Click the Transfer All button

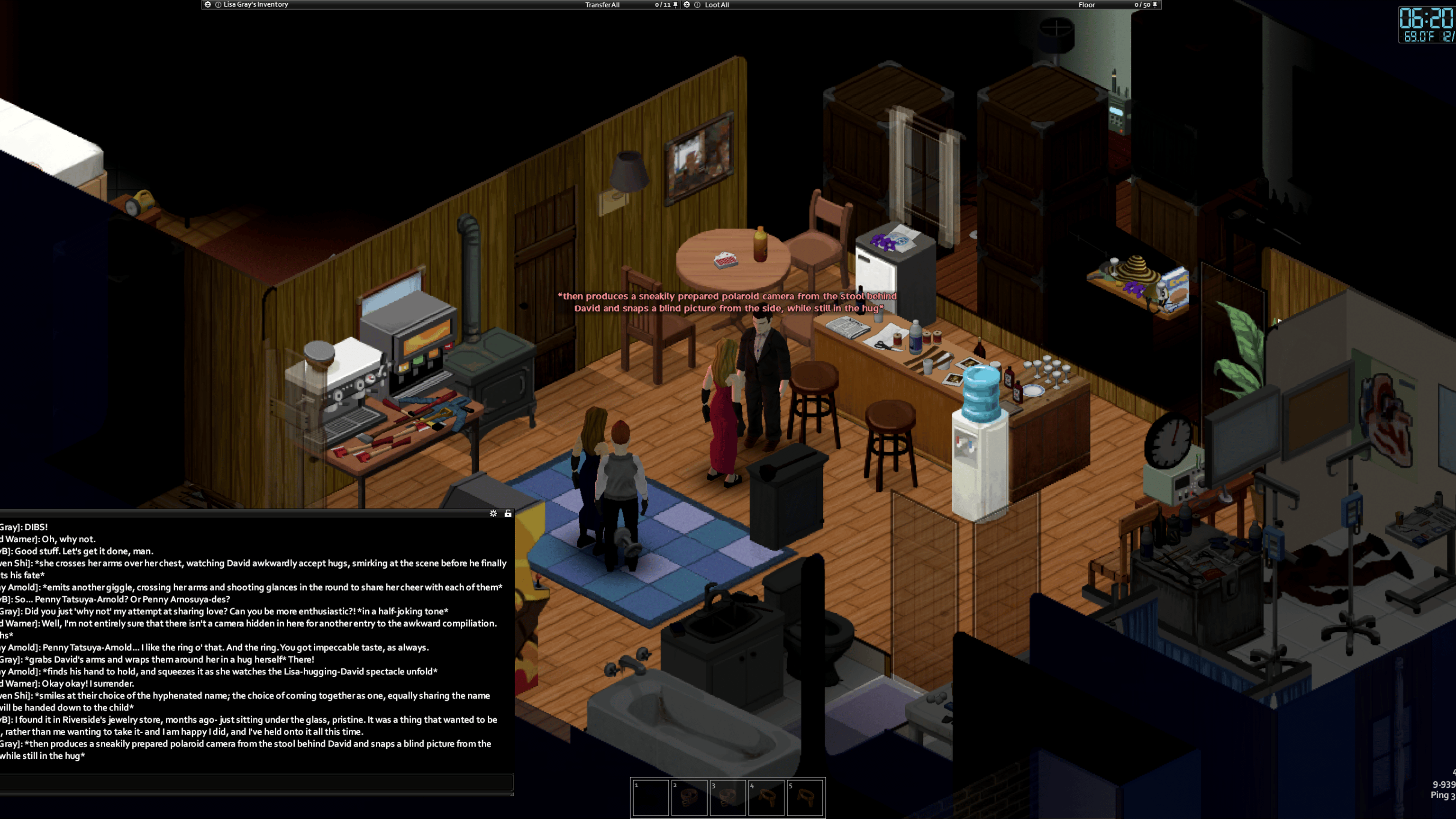click(602, 5)
